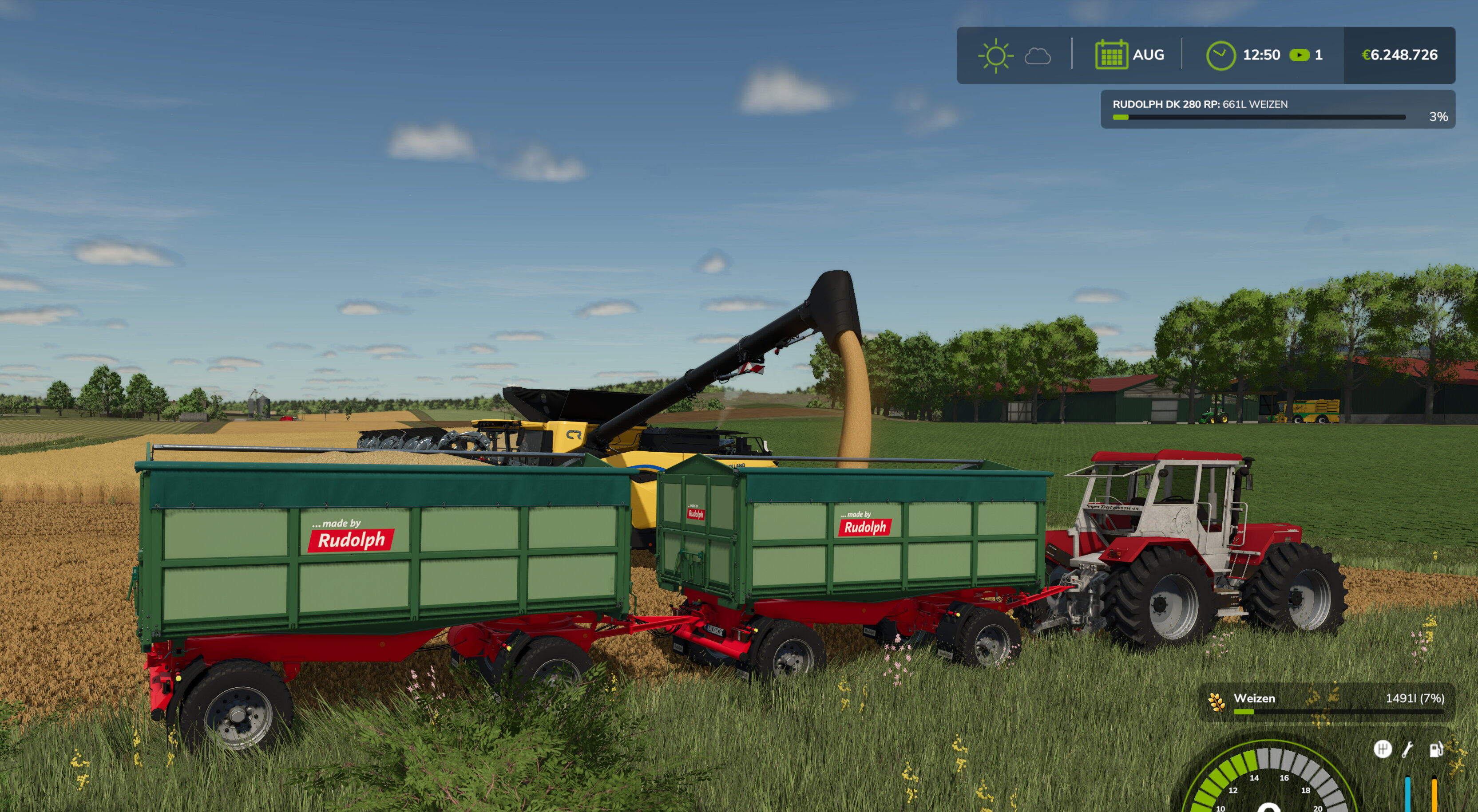The height and width of the screenshot is (812, 1478).
Task: Click the wrench damage icon
Action: click(x=1407, y=749)
